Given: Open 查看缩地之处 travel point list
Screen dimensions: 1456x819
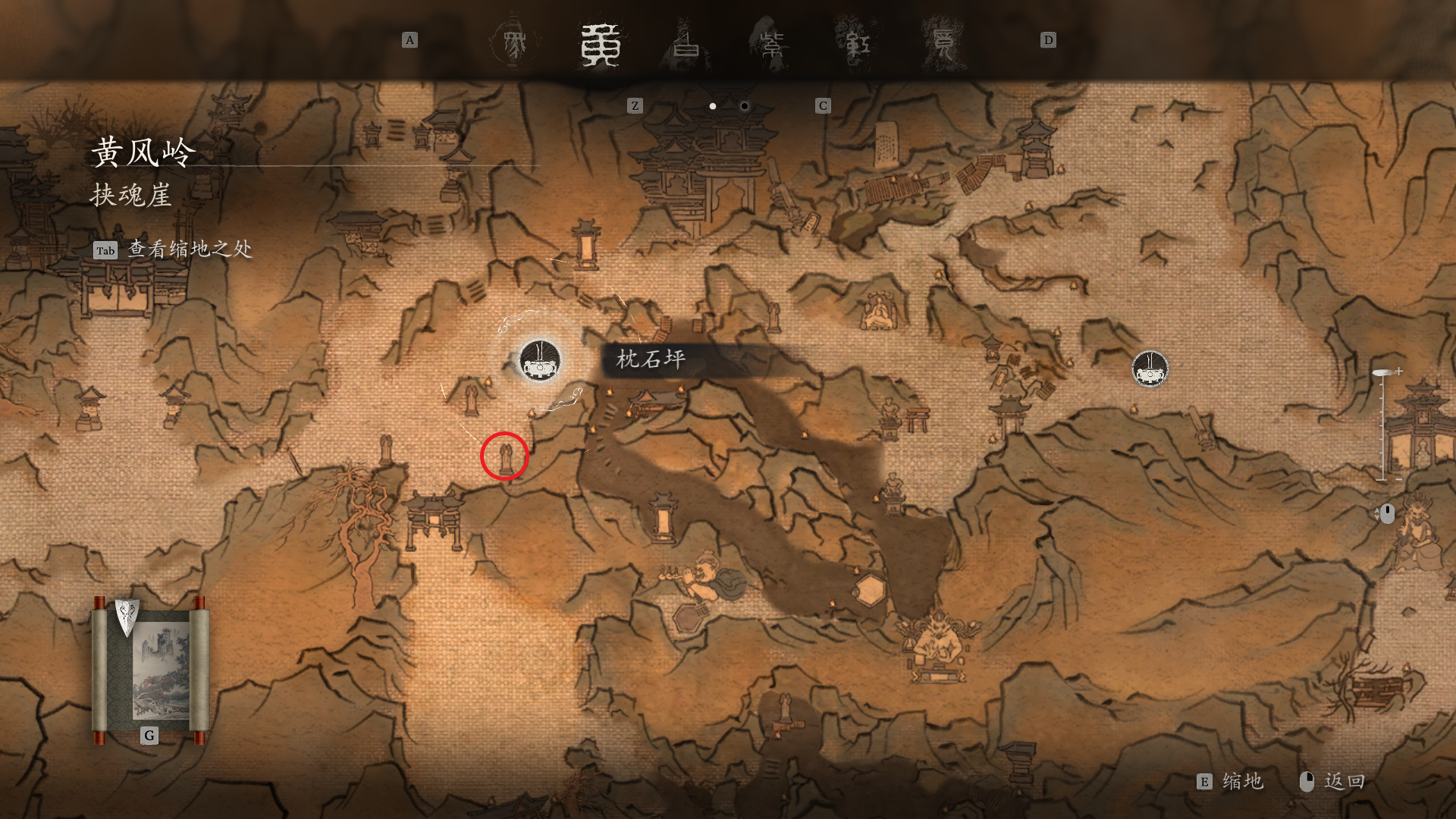Looking at the screenshot, I should click(174, 249).
